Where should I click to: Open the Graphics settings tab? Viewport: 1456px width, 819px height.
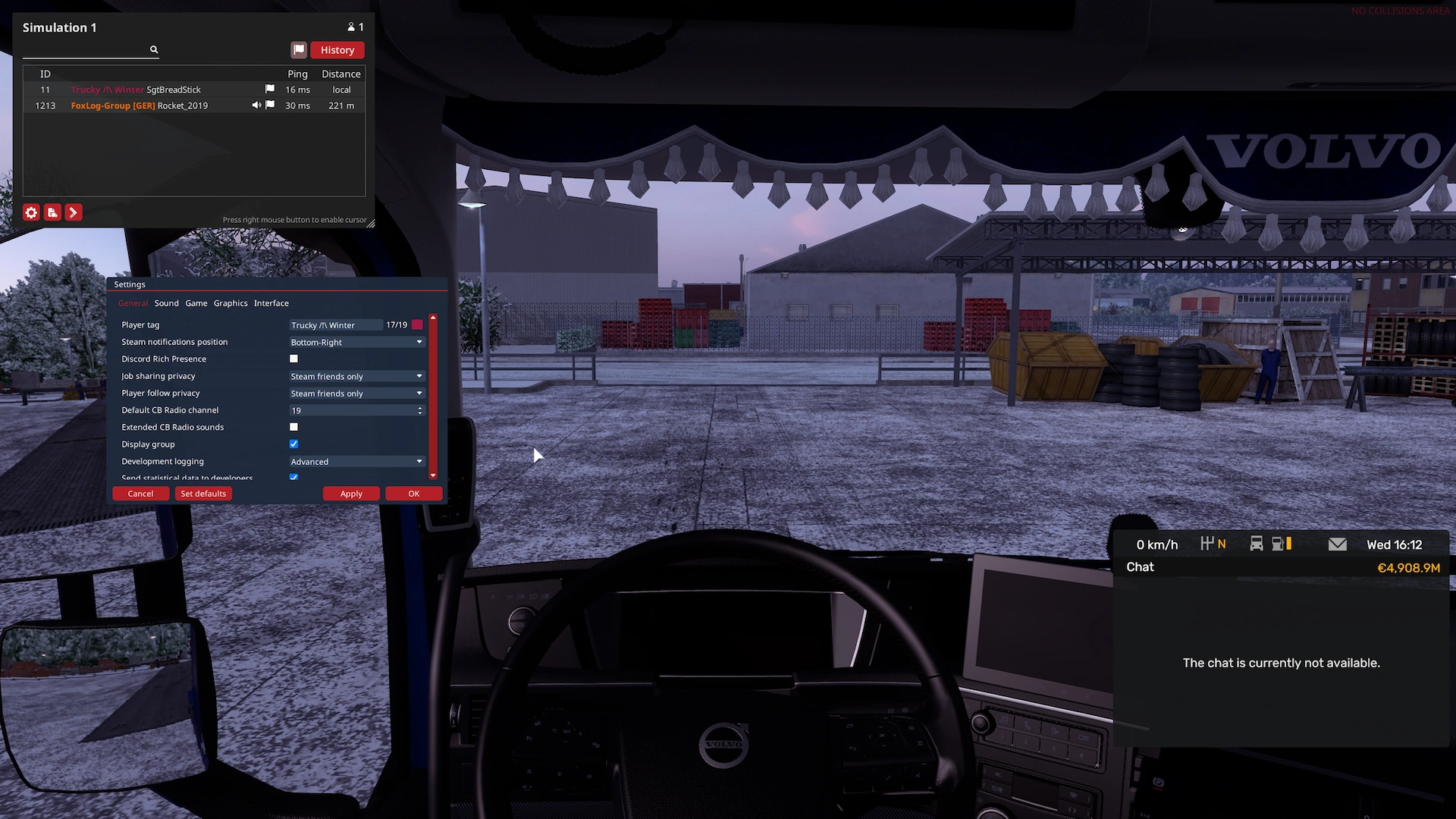231,303
